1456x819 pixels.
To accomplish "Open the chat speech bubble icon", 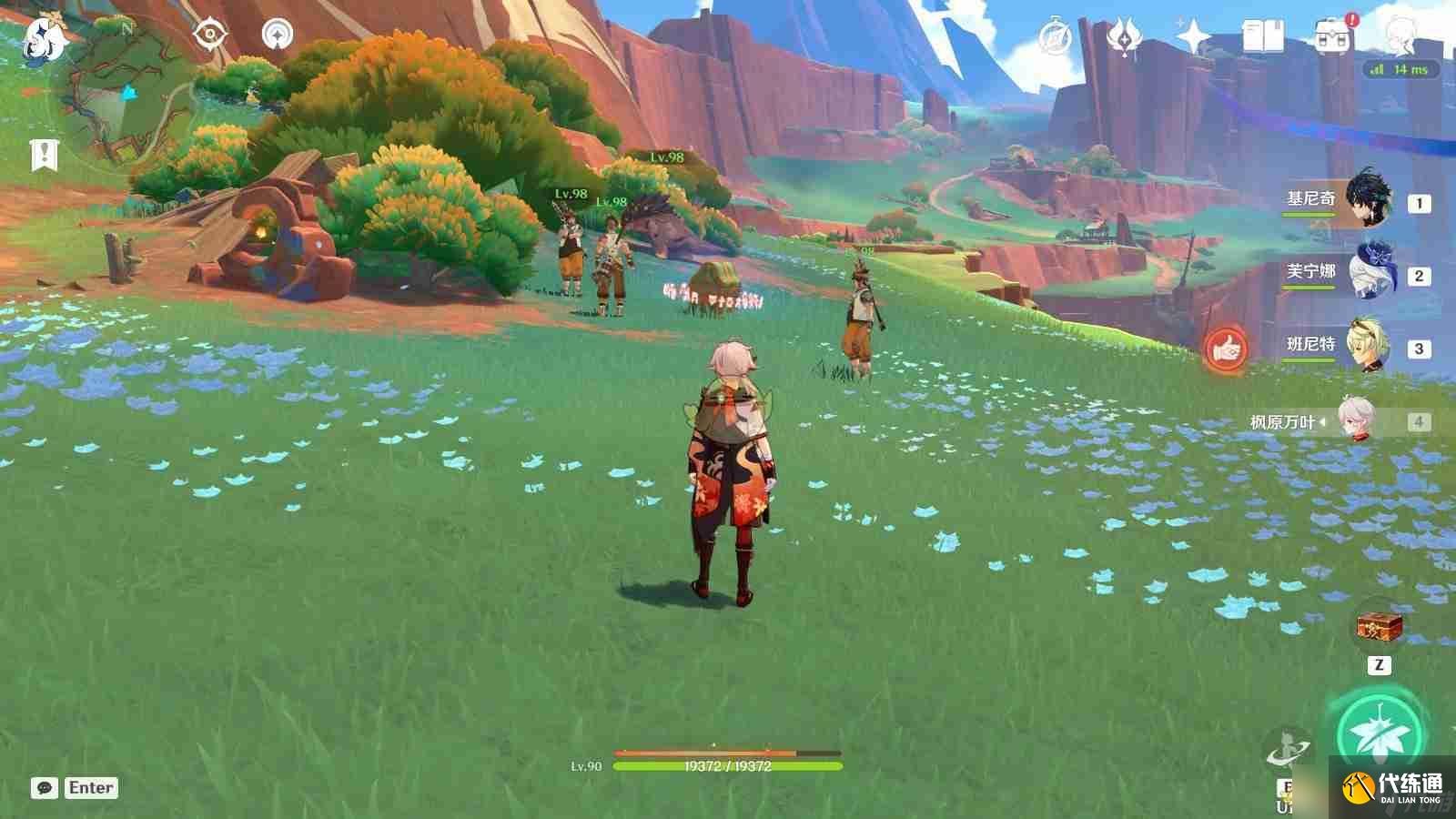I will [x=45, y=788].
